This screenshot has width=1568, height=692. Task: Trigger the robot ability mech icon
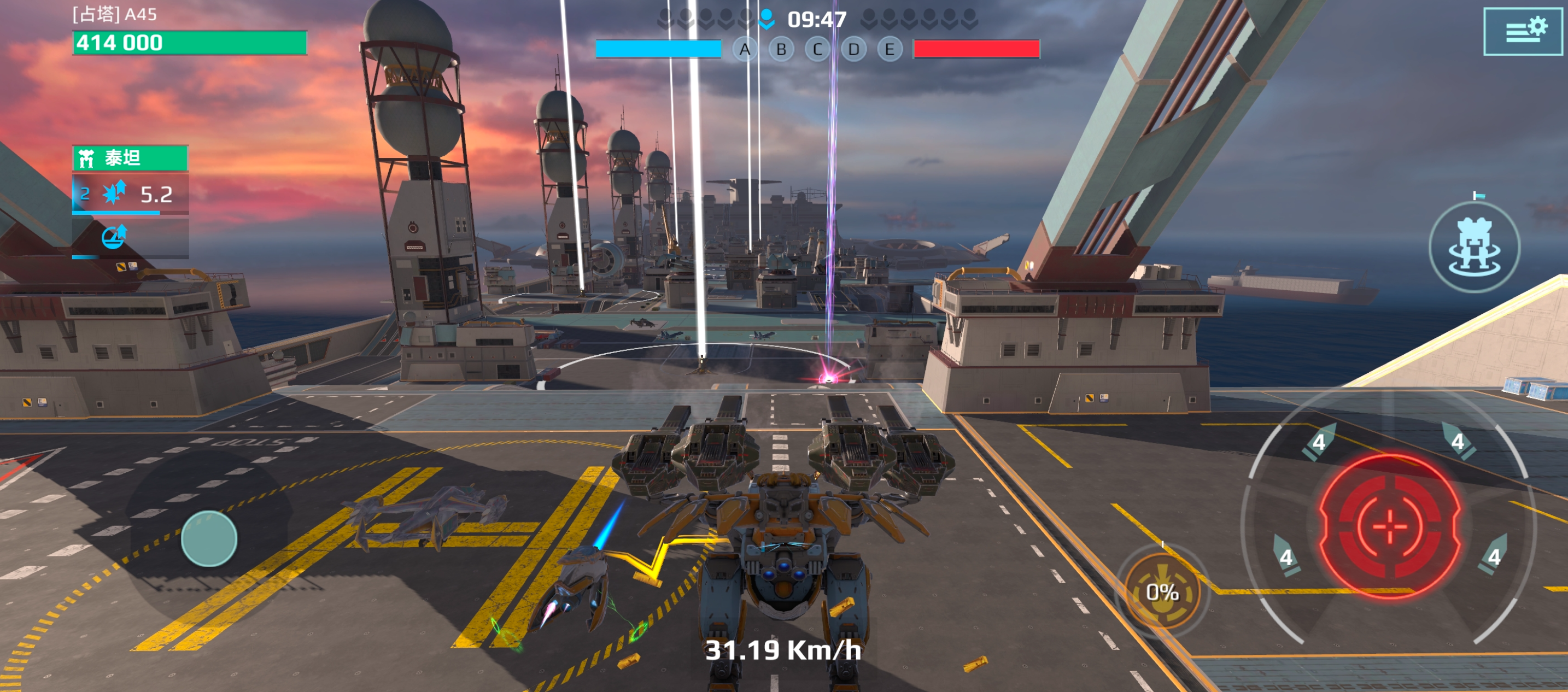pos(1475,247)
